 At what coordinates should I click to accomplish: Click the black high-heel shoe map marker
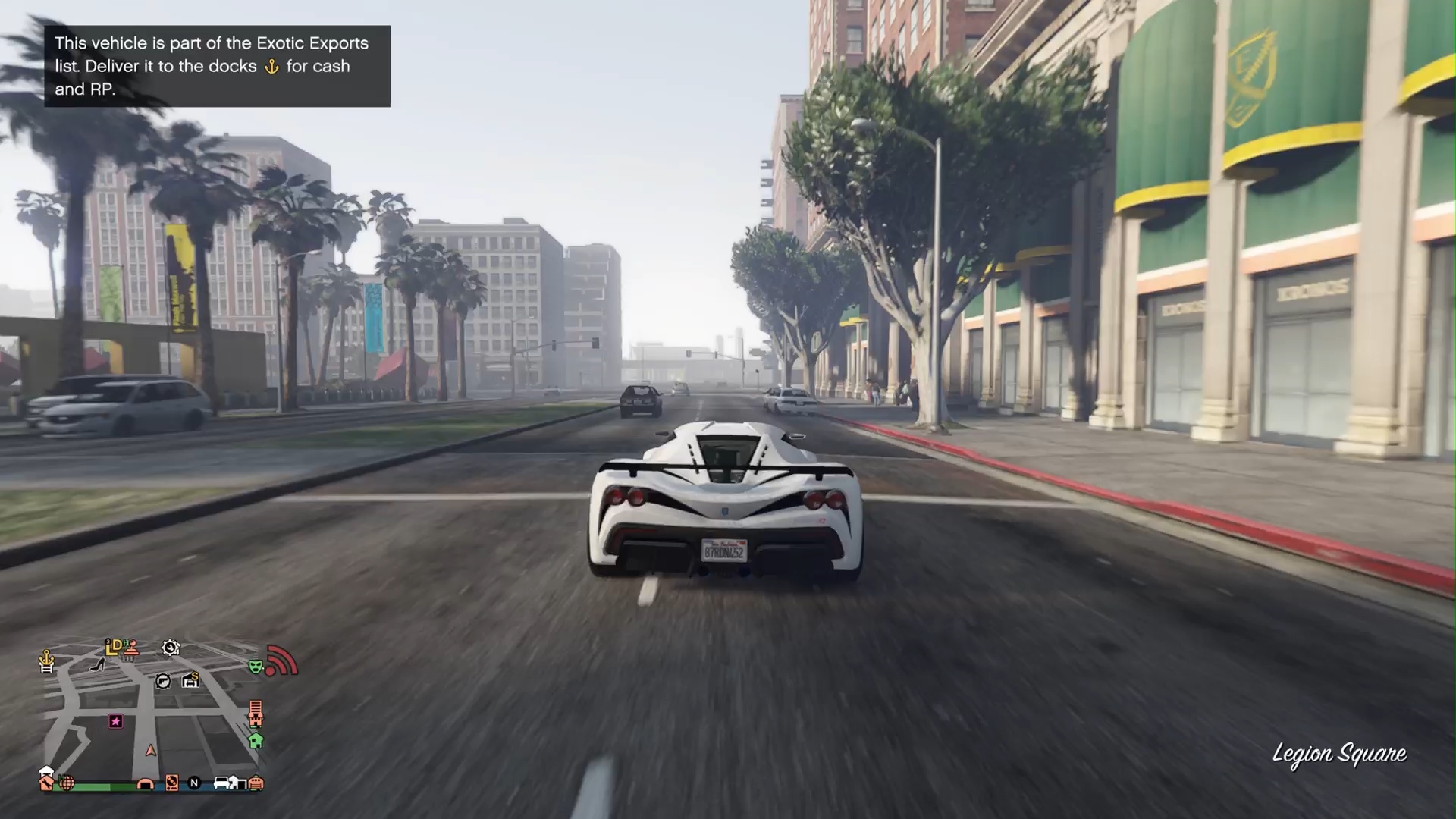(x=98, y=665)
